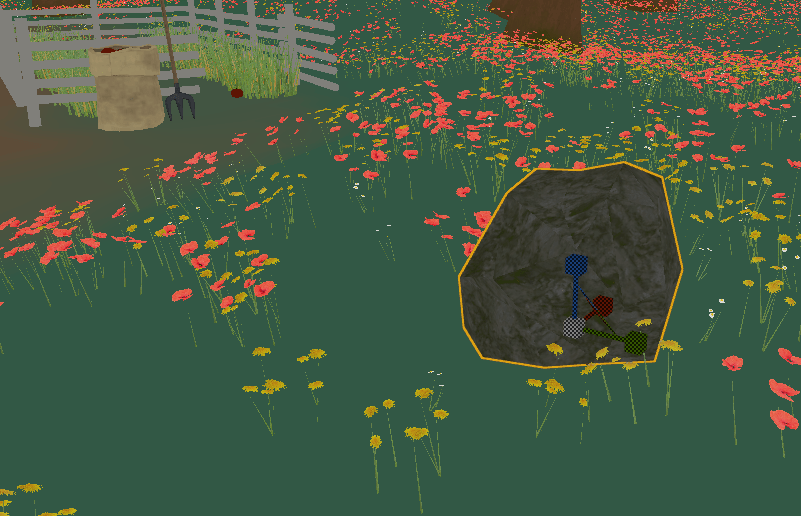Click the green axis handle on the gizmo
This screenshot has width=801, height=516.
point(634,343)
